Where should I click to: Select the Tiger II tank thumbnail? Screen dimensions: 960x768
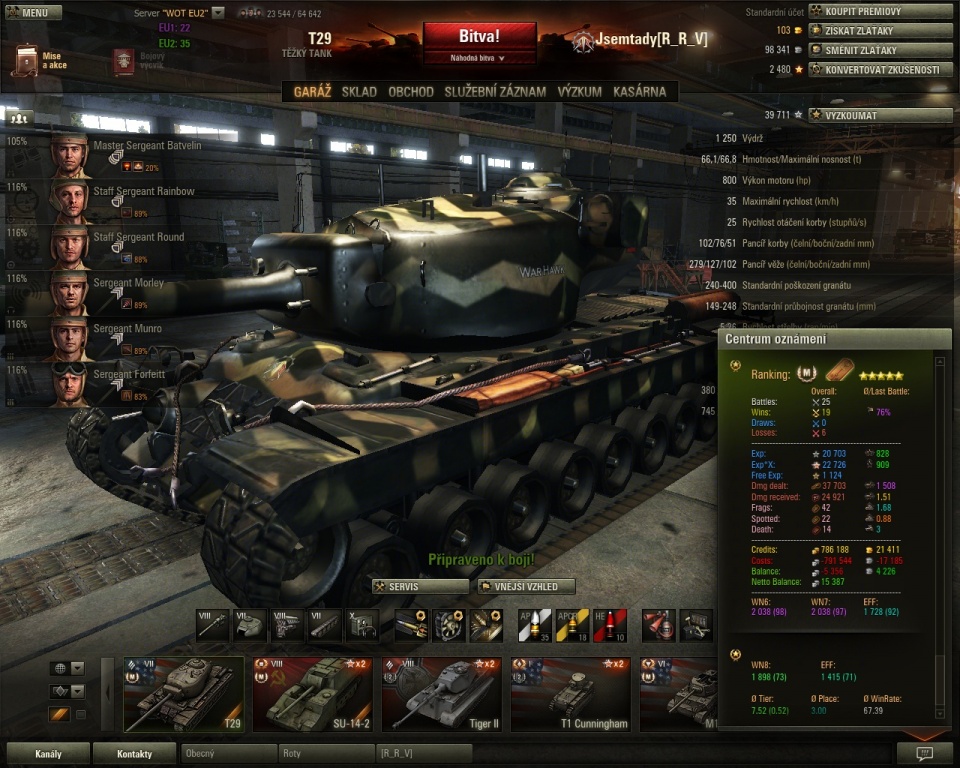[x=441, y=694]
